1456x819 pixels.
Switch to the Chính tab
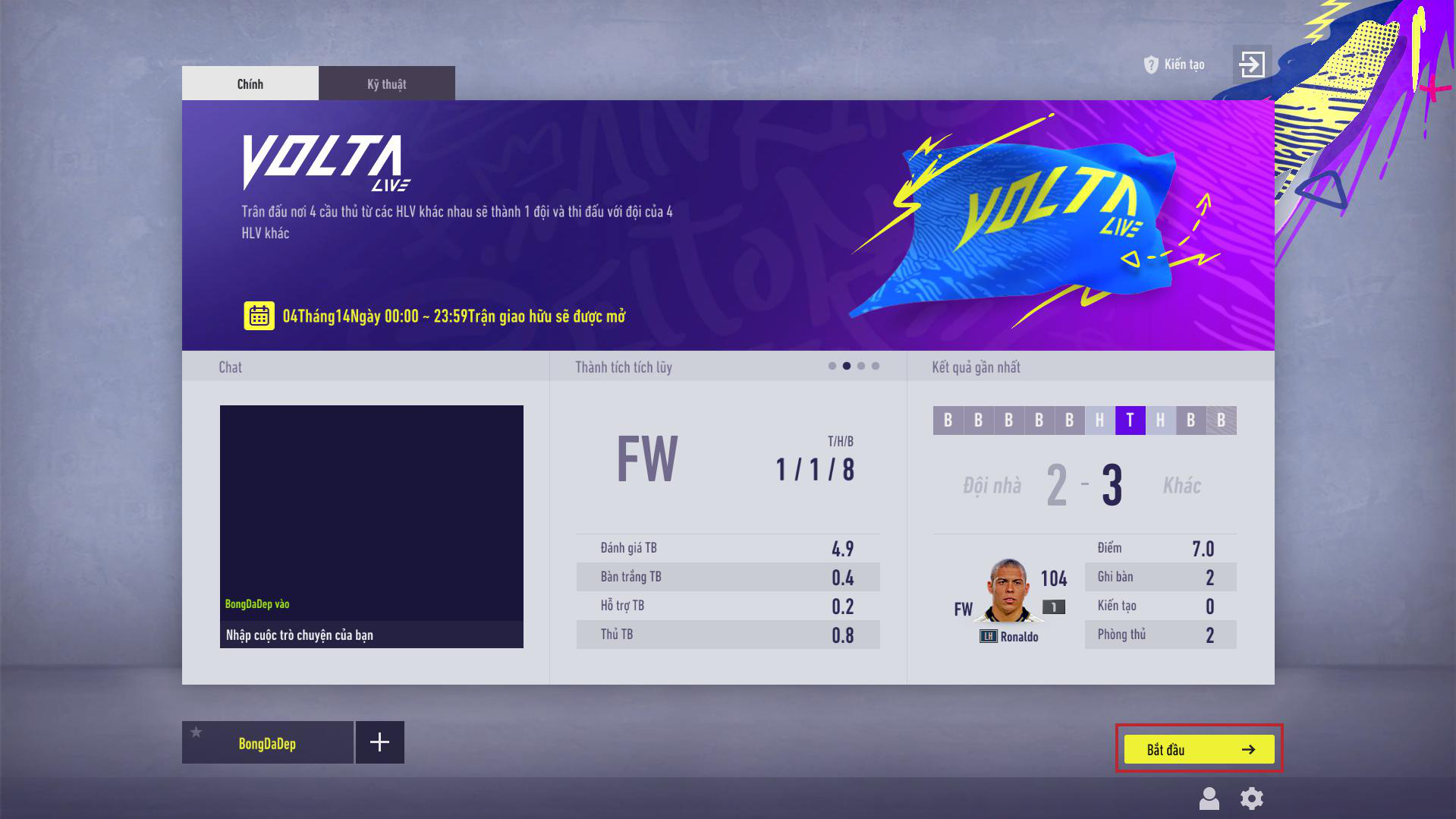250,83
